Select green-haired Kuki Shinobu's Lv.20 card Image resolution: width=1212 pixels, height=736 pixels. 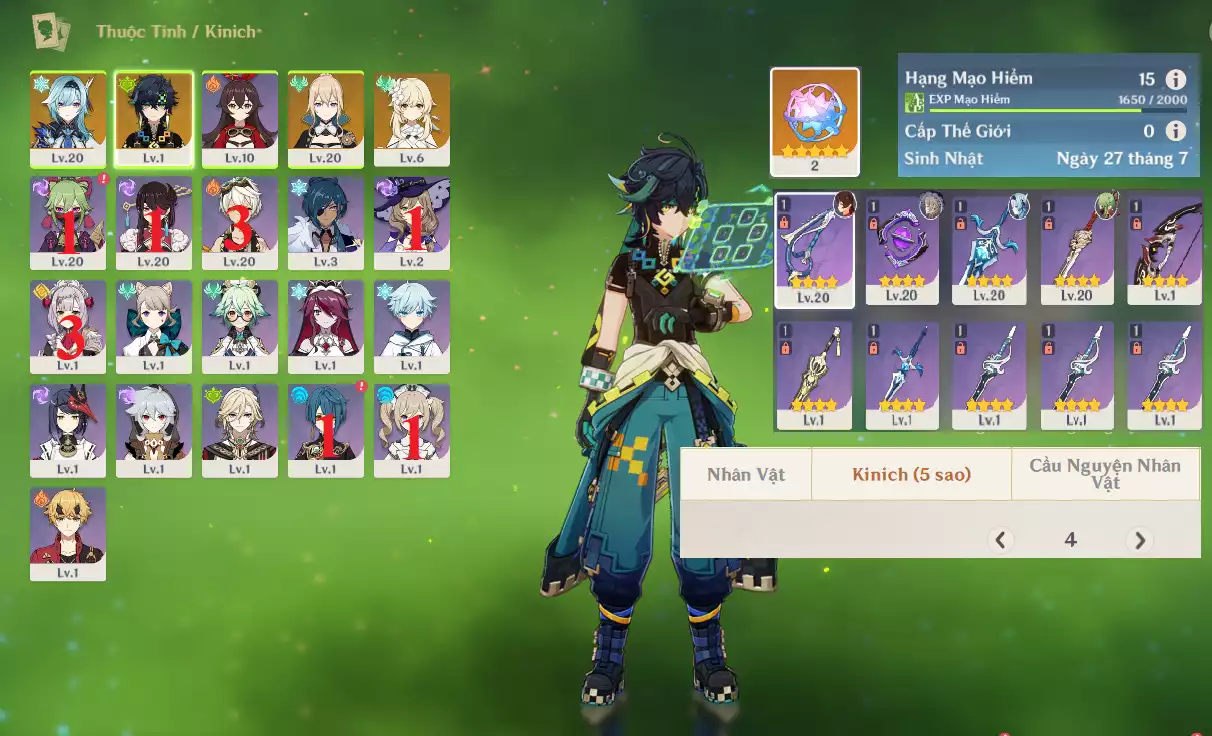67,222
